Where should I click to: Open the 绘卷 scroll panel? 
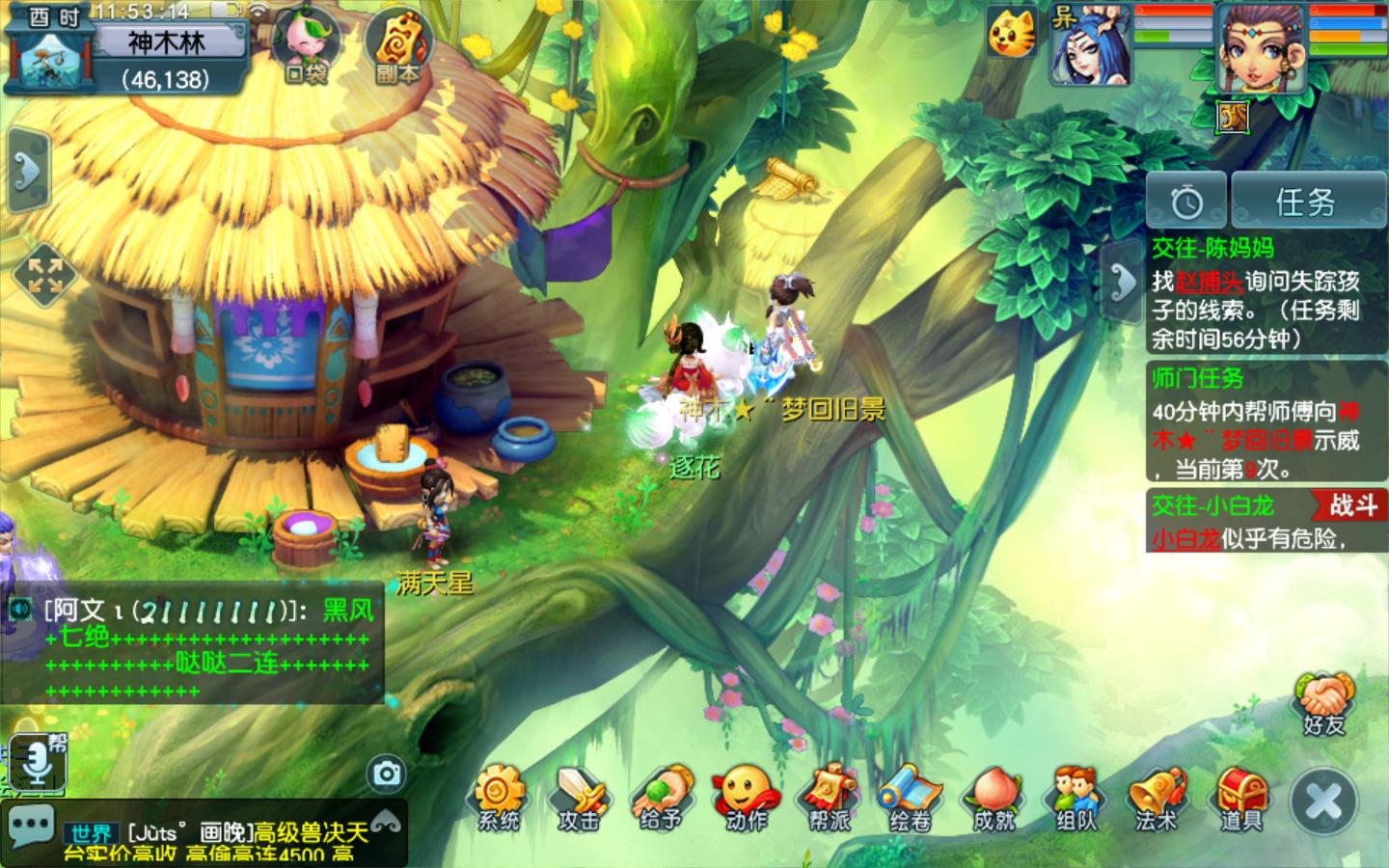point(910,799)
